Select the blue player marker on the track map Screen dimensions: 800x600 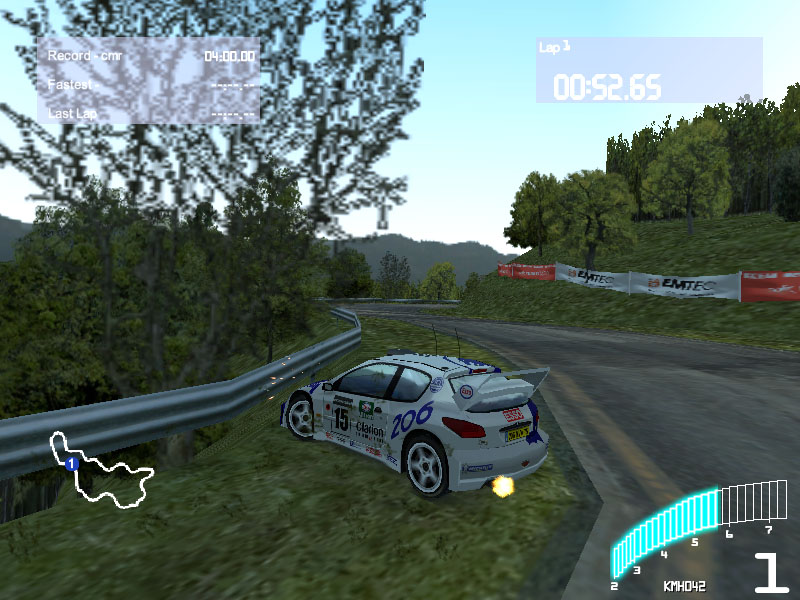pyautogui.click(x=71, y=464)
